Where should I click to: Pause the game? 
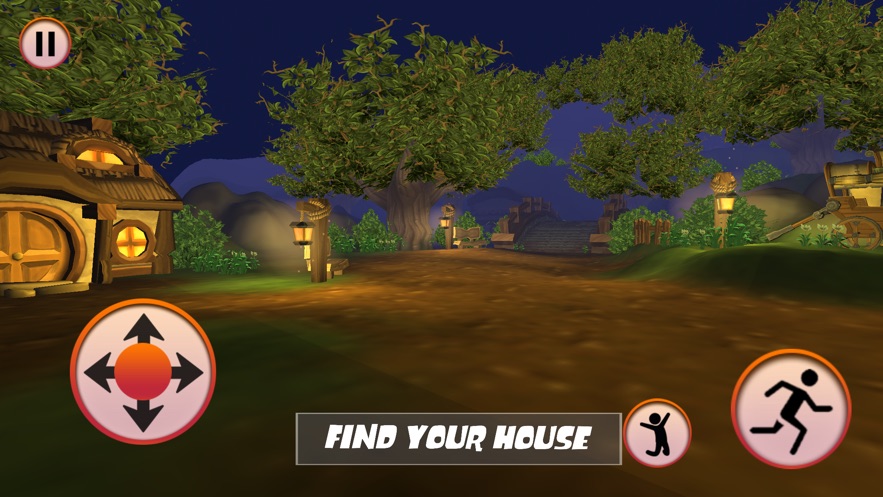[x=45, y=44]
